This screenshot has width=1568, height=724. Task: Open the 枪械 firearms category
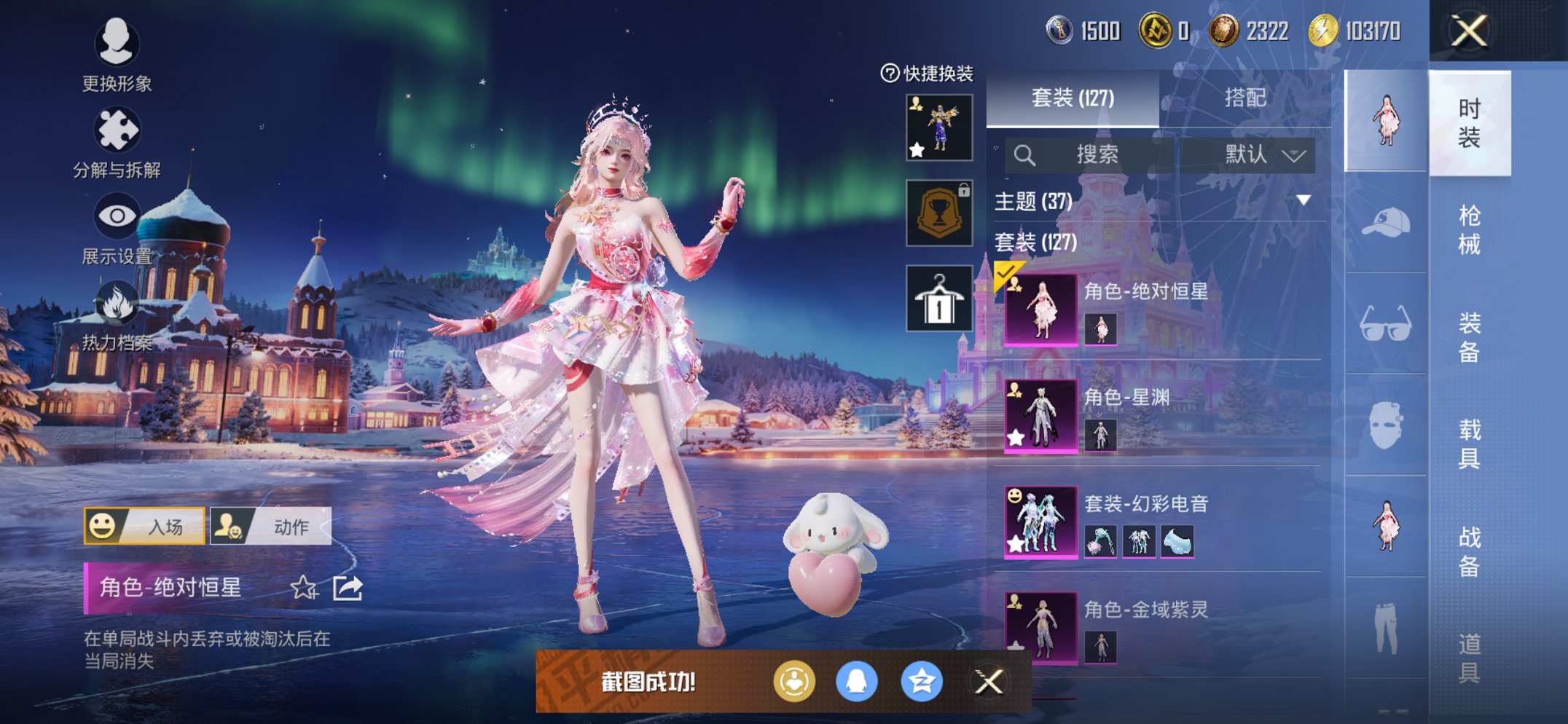point(1469,229)
